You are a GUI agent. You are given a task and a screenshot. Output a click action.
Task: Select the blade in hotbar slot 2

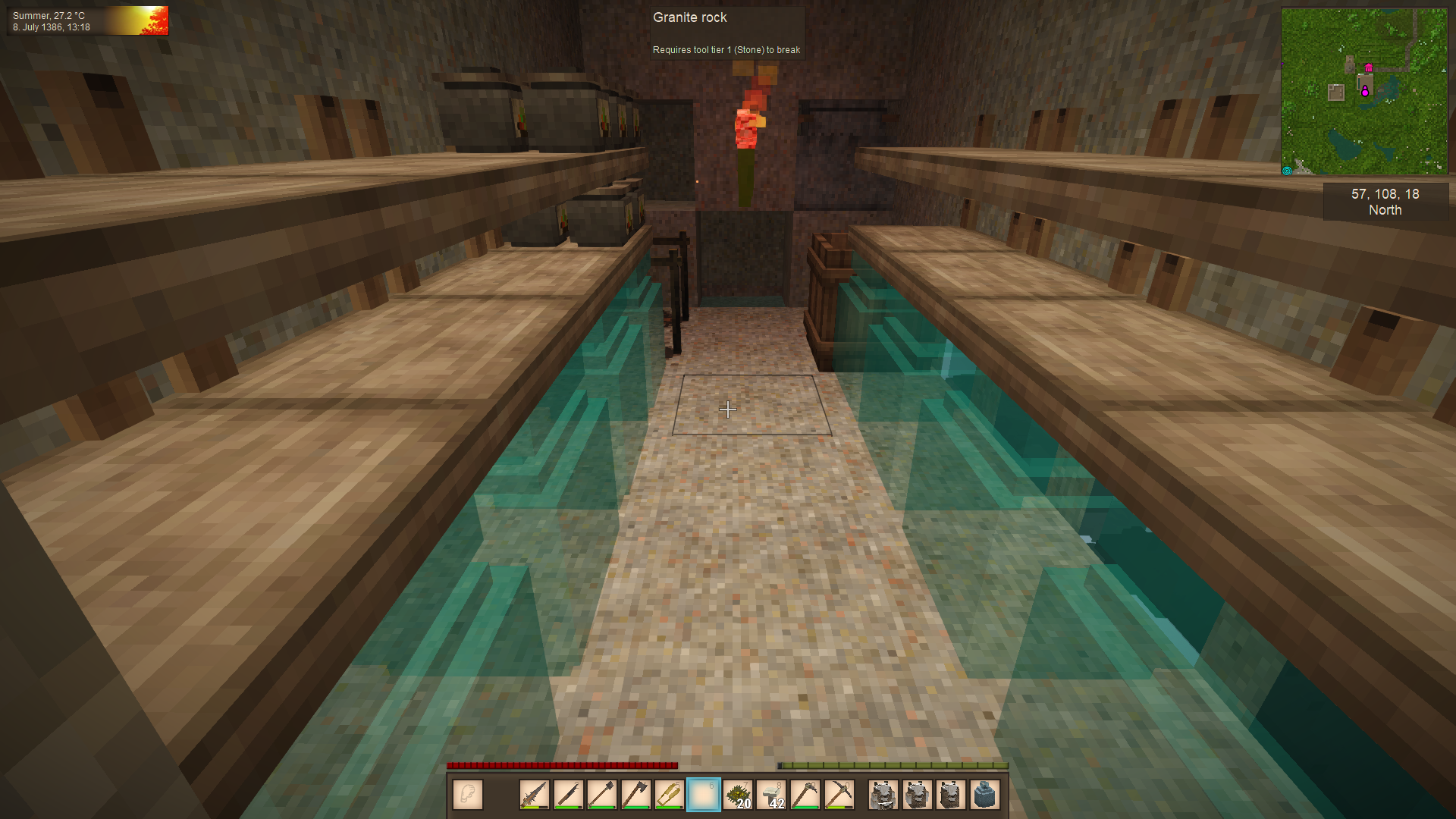pos(568,795)
